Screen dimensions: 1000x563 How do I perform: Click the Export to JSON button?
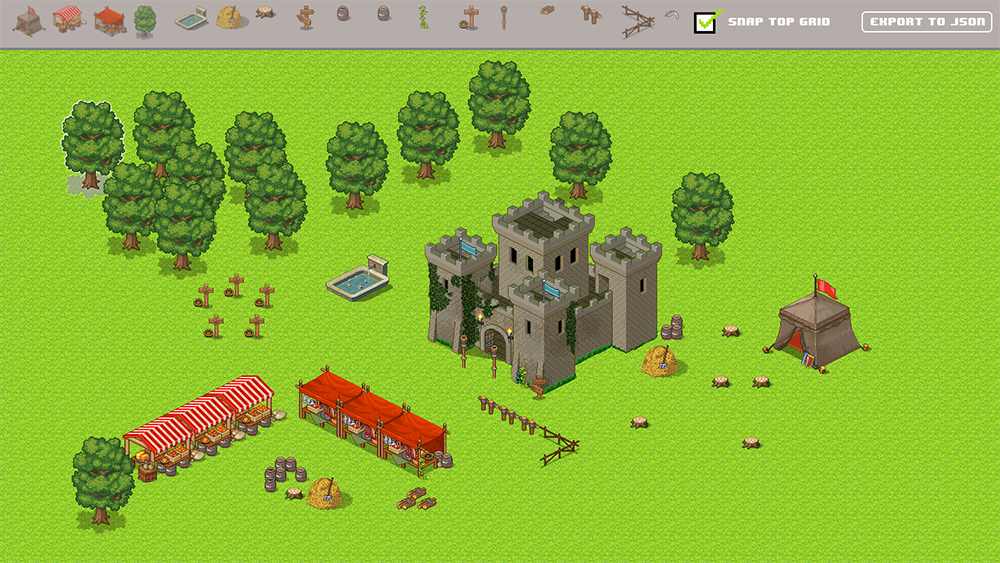point(927,22)
